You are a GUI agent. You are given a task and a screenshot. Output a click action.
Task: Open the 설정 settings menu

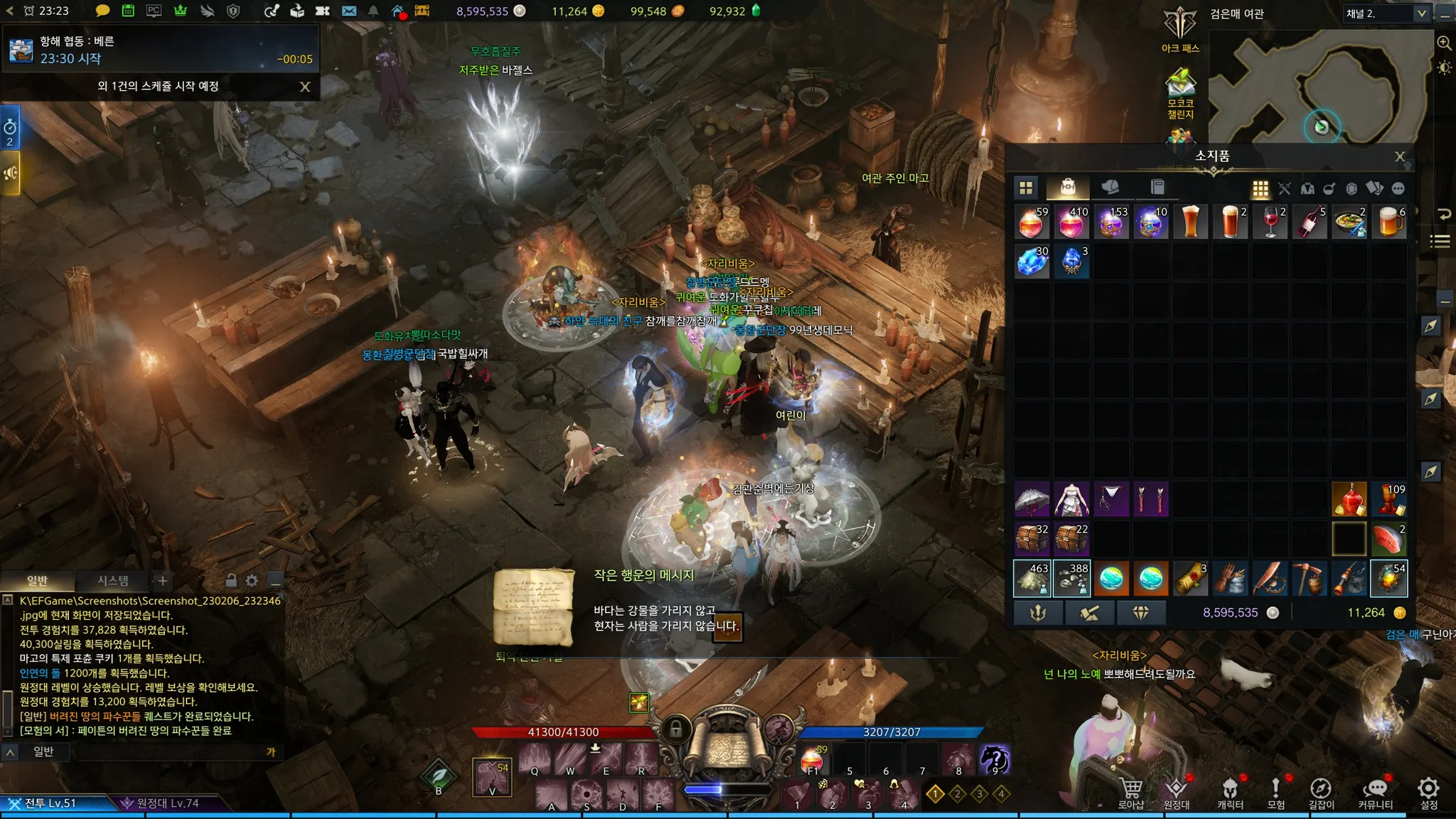click(x=1428, y=791)
